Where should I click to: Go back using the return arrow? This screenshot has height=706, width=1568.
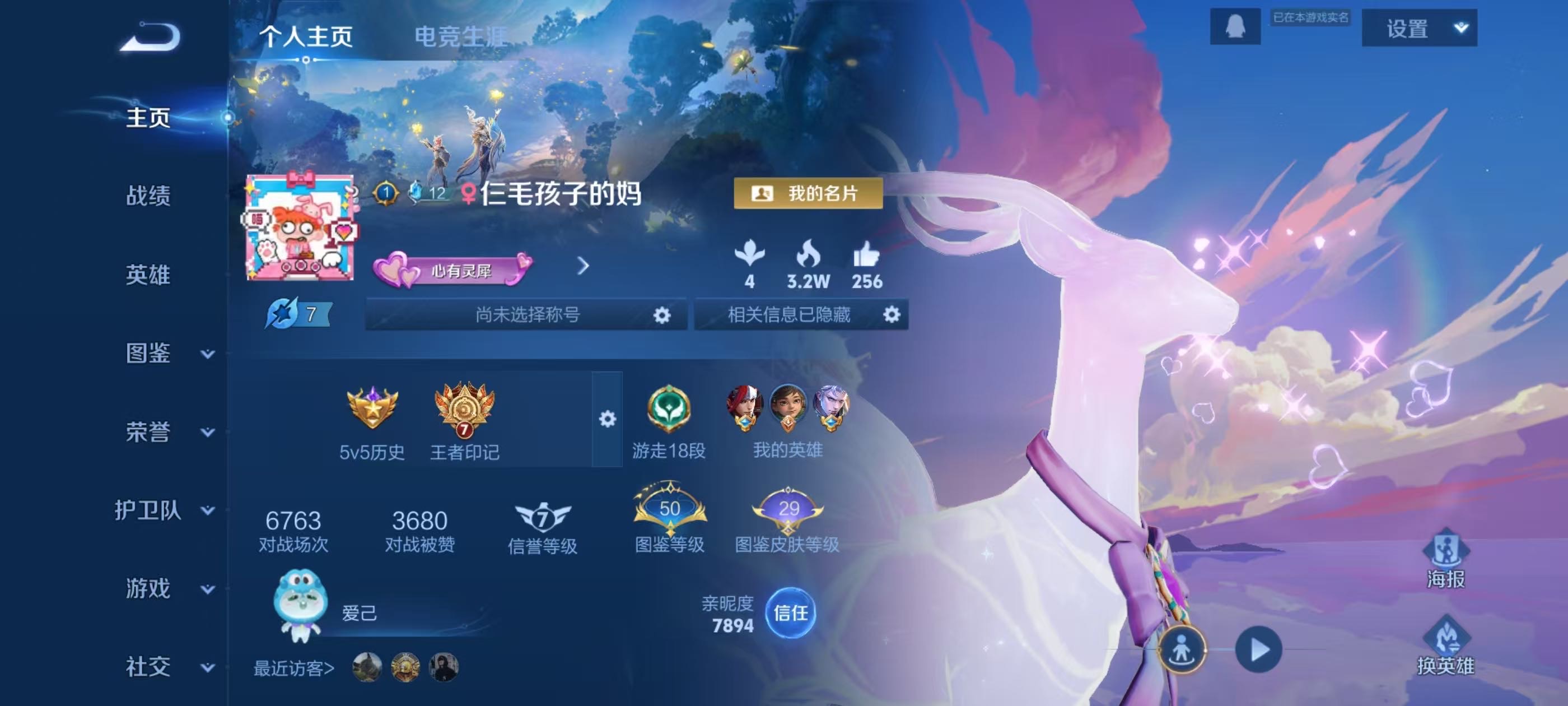(x=150, y=38)
